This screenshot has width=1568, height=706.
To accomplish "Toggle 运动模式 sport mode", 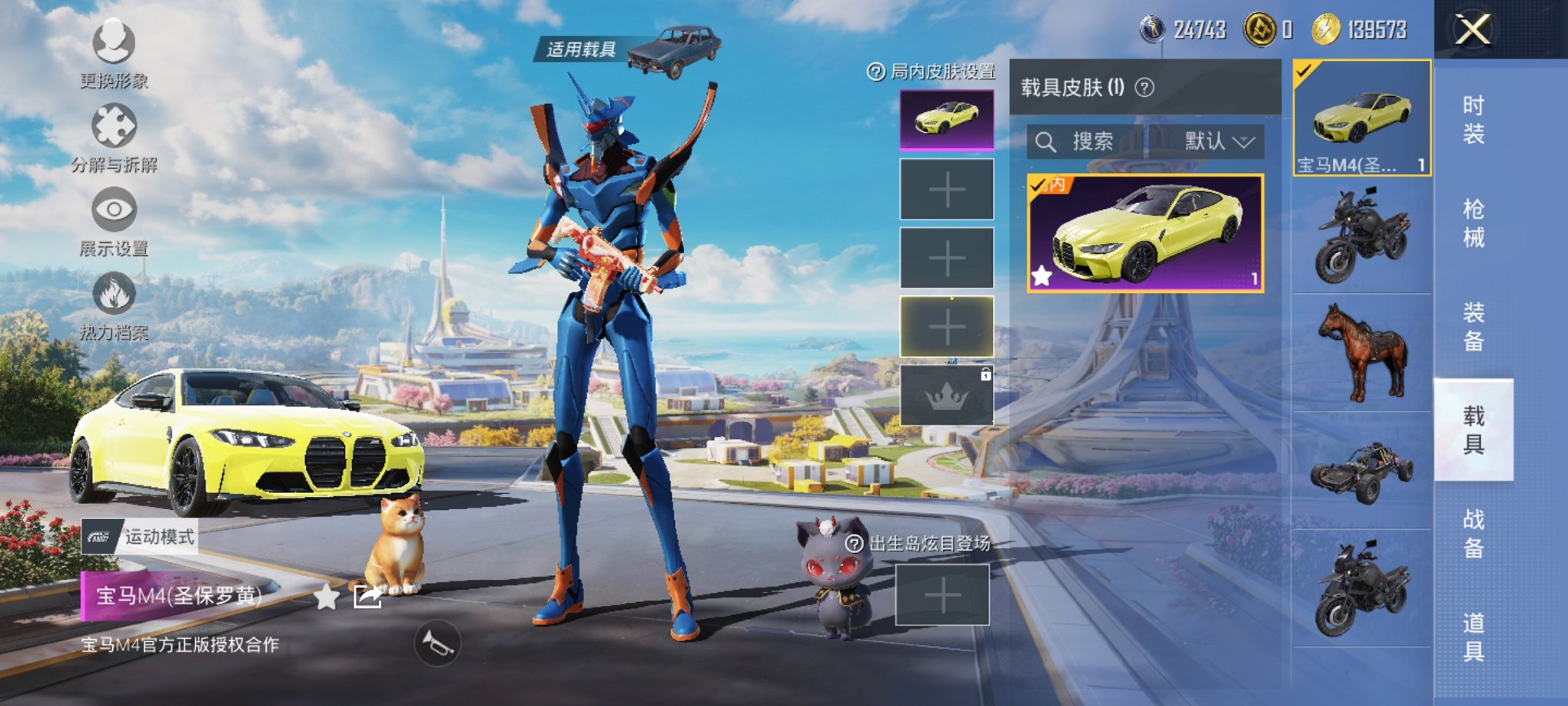I will click(140, 536).
